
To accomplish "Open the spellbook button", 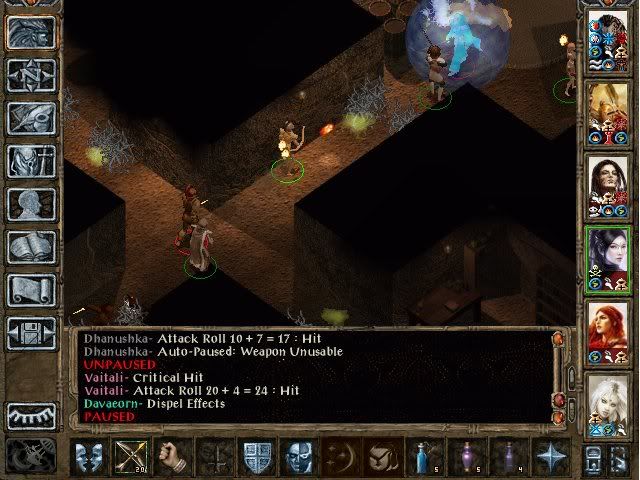I will (x=32, y=247).
